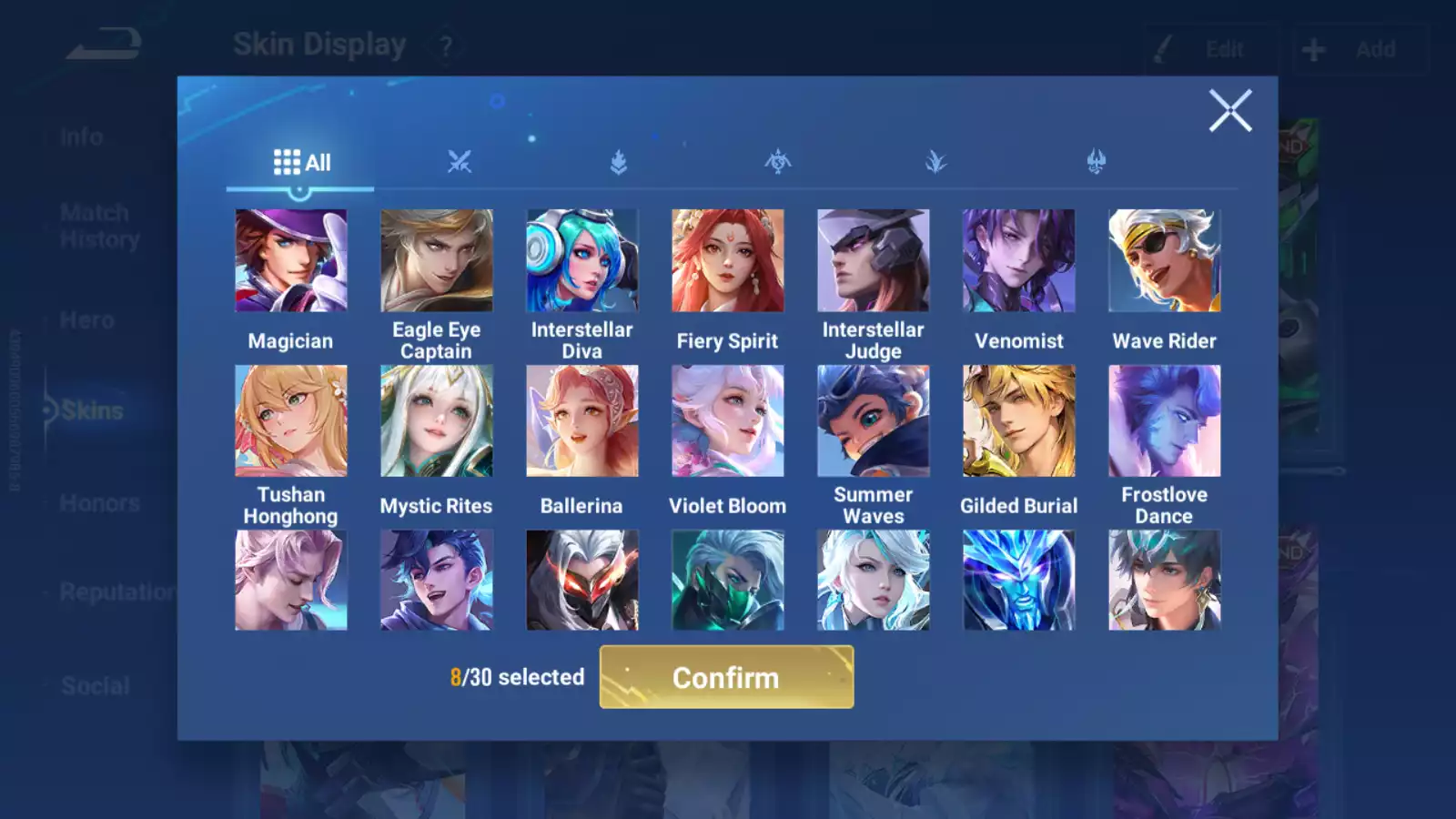Choose the Summer Waves skin
The height and width of the screenshot is (819, 1456).
874,421
